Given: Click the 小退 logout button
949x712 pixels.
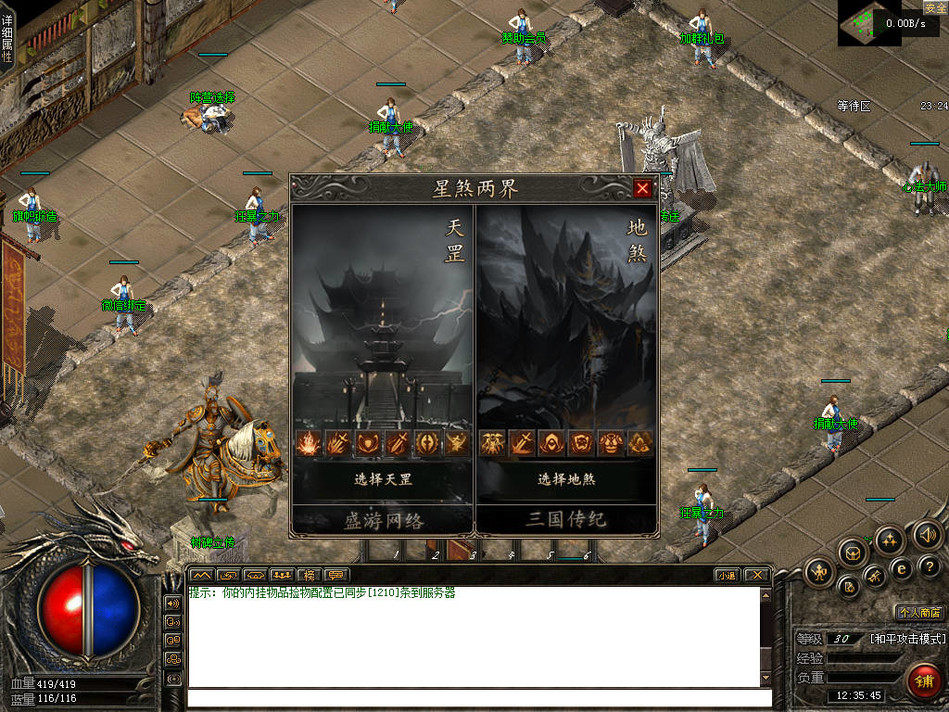Looking at the screenshot, I should [726, 575].
